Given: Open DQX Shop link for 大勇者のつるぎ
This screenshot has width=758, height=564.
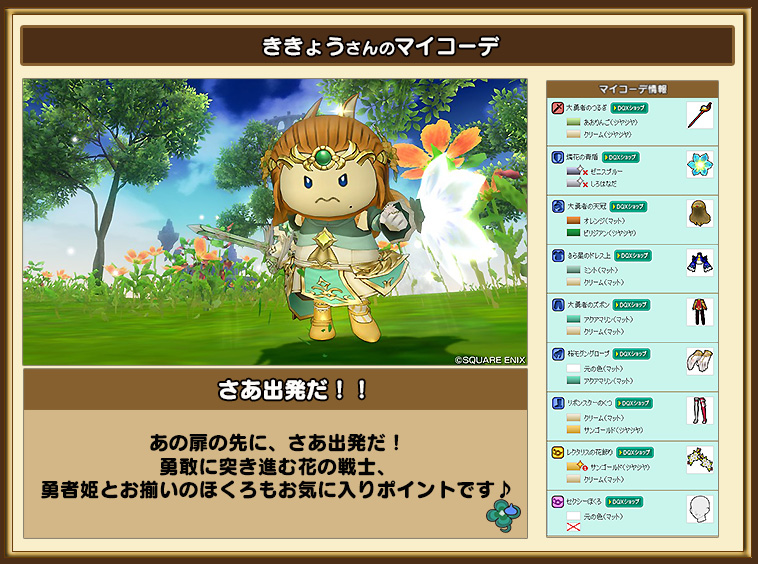Looking at the screenshot, I should (629, 107).
